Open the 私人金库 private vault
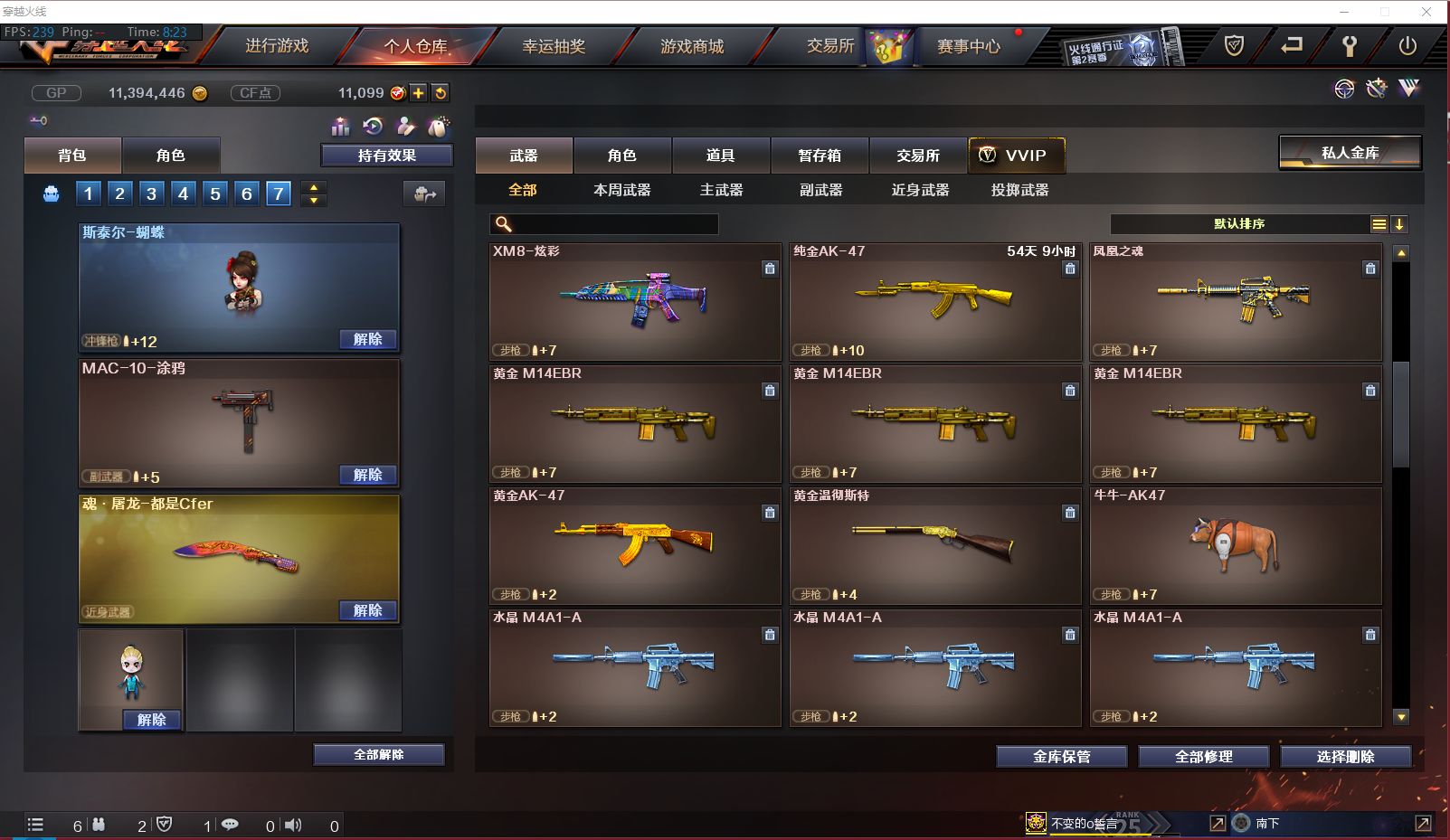 (x=1350, y=152)
